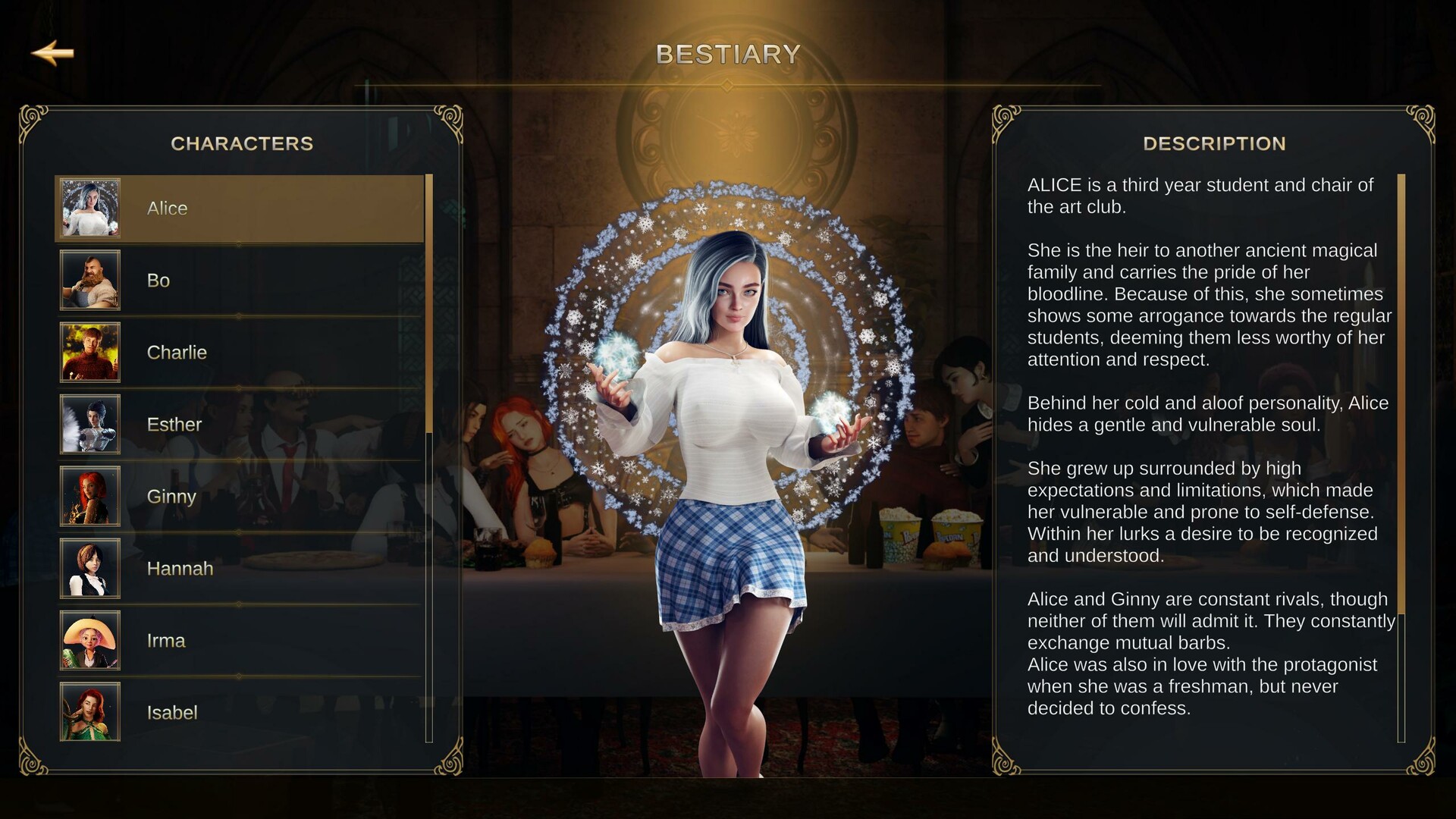Click the back arrow to exit Bestiary
The height and width of the screenshot is (819, 1456).
coord(52,52)
